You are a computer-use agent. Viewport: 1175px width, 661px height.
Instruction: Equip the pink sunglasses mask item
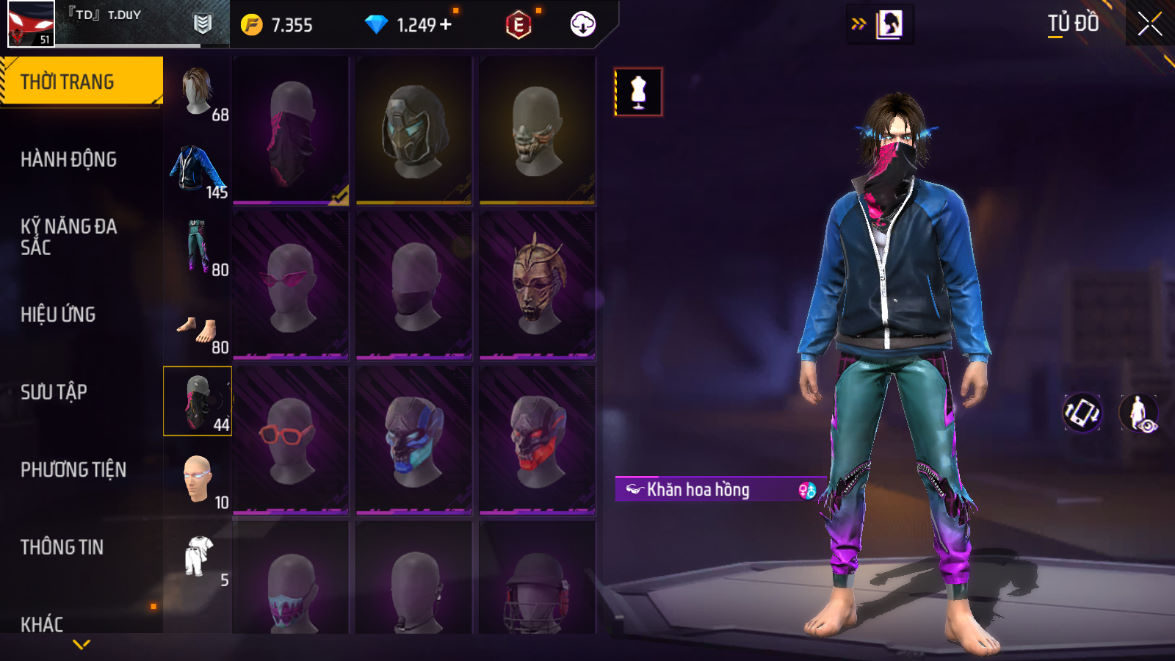pyautogui.click(x=290, y=287)
